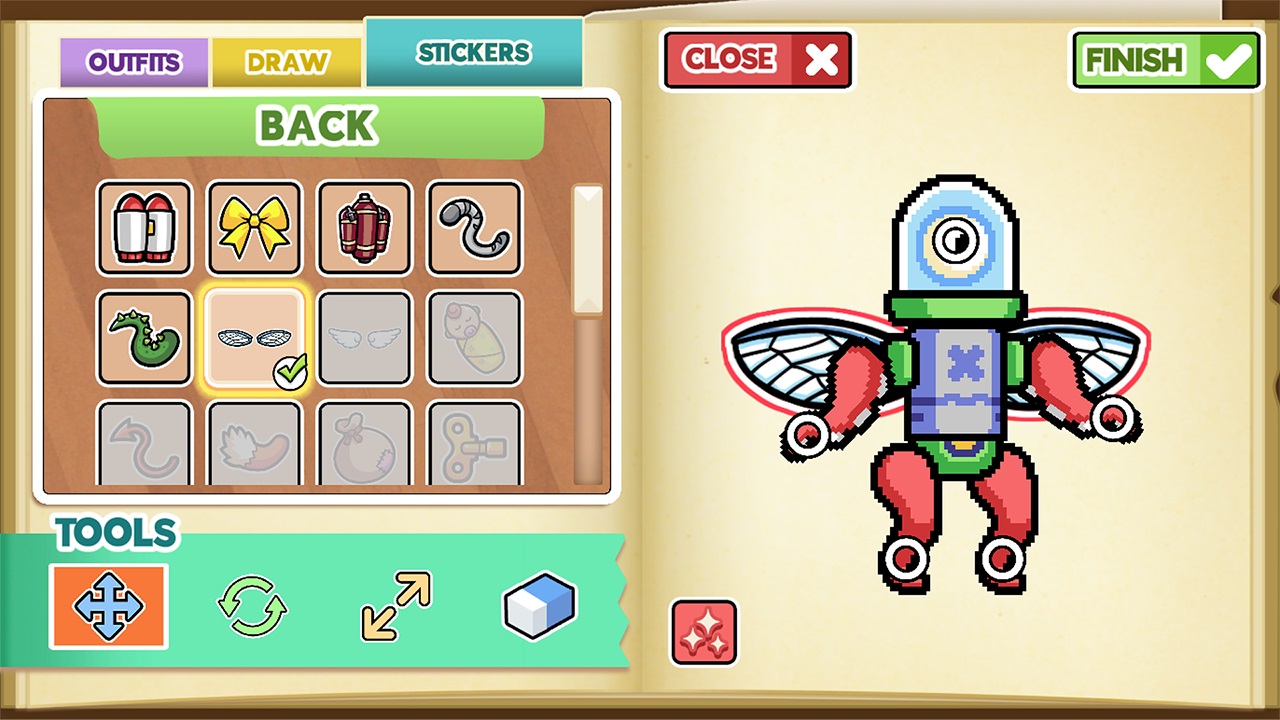Switch to the OUTFITS tab
Image resolution: width=1280 pixels, height=720 pixels.
click(x=134, y=62)
